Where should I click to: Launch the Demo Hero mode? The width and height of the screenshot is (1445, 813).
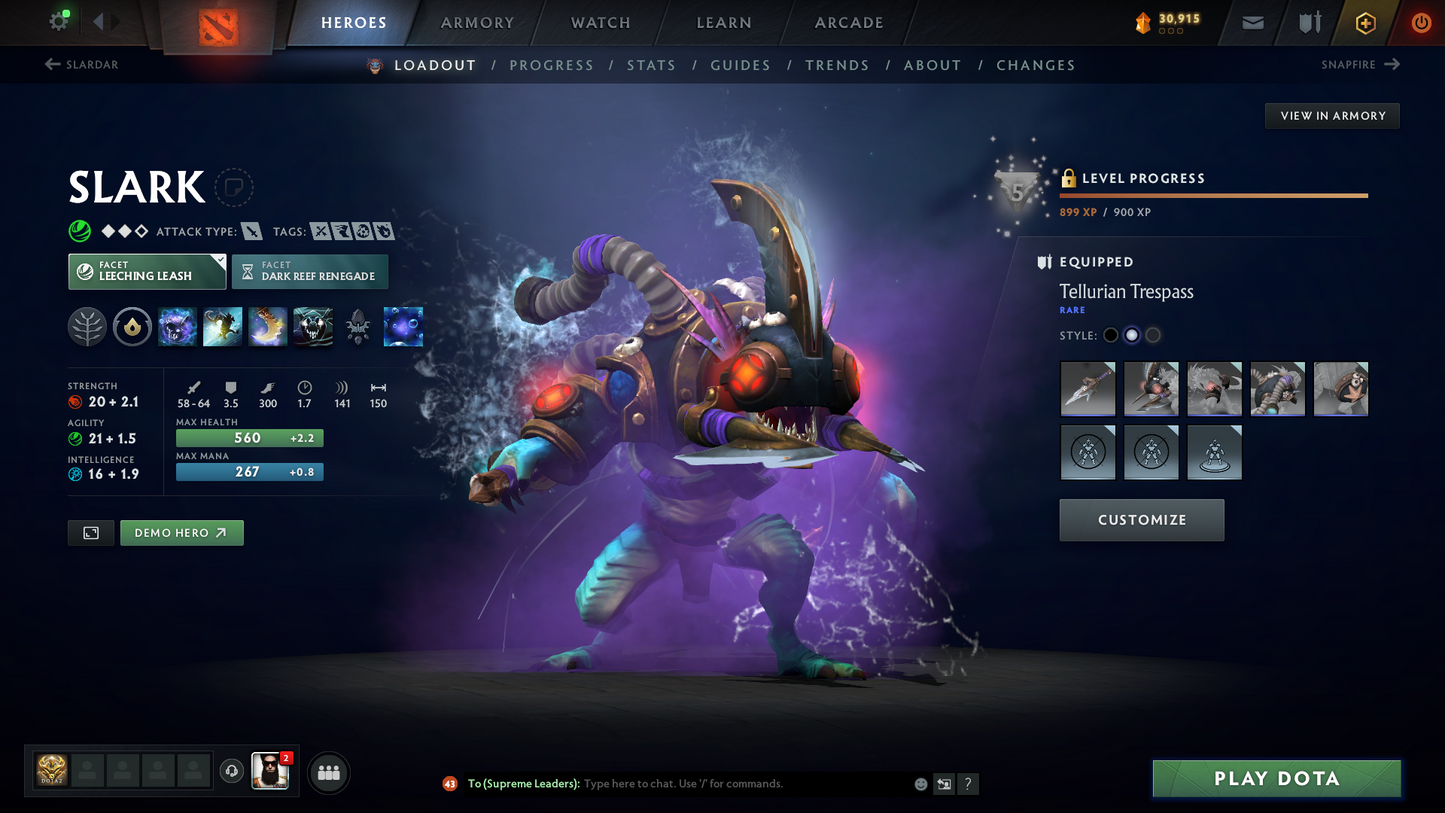tap(181, 533)
